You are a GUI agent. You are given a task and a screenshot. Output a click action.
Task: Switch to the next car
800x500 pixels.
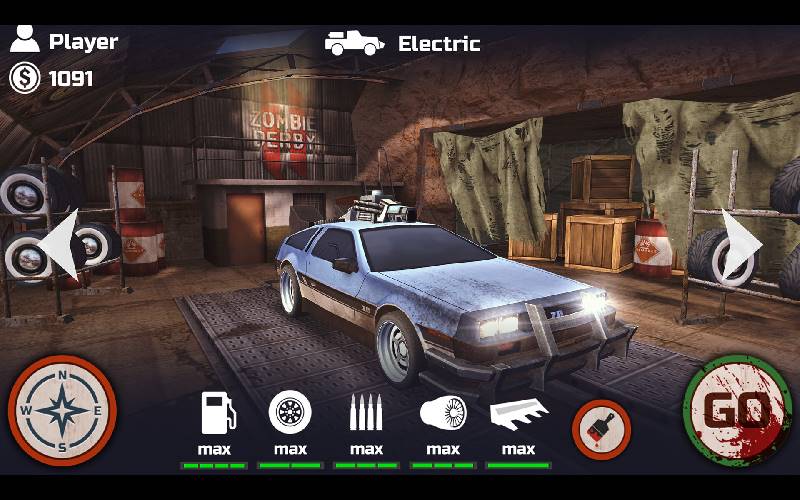click(x=741, y=243)
